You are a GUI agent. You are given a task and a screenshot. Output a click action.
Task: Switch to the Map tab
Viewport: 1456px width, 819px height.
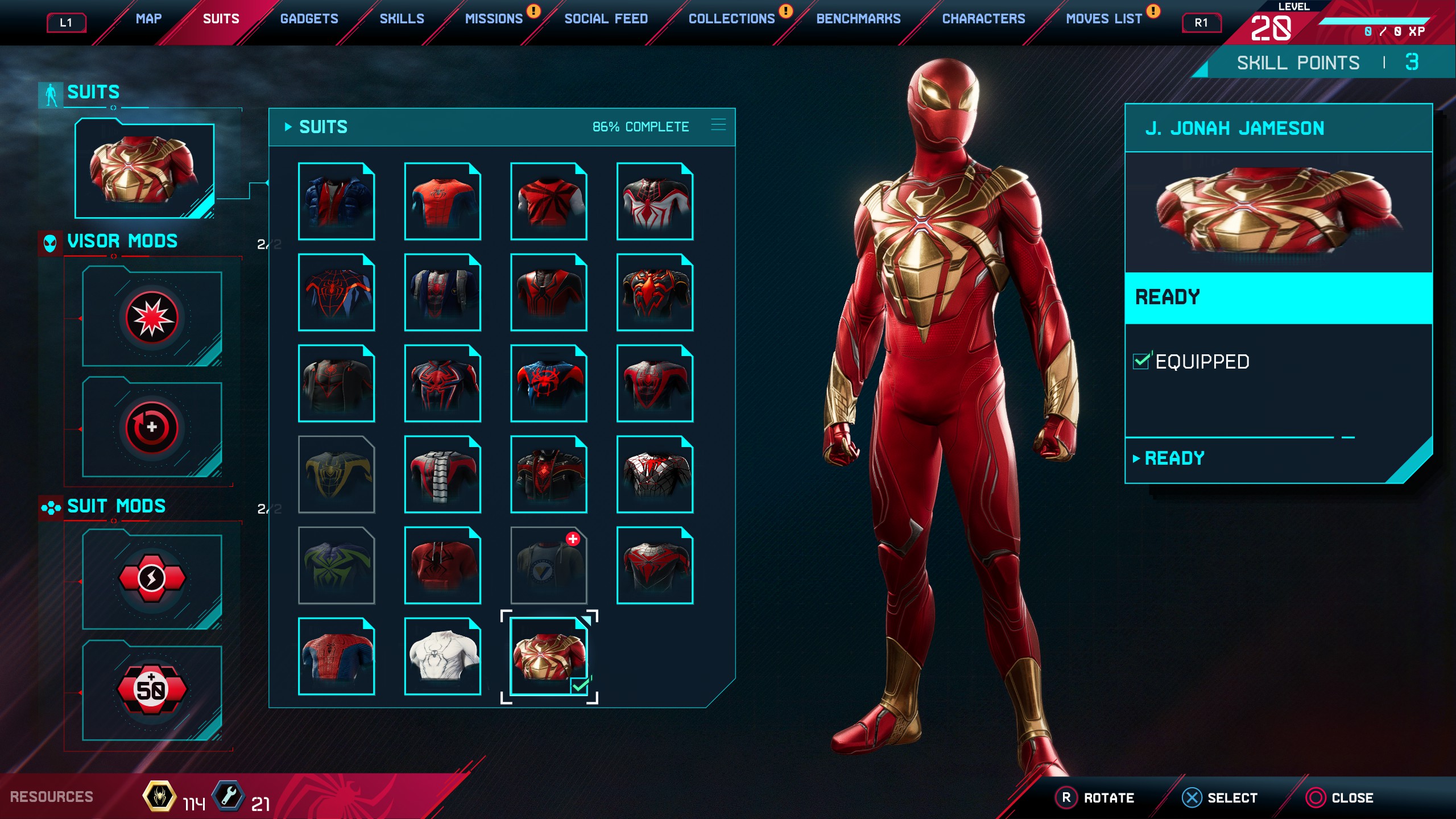148,19
